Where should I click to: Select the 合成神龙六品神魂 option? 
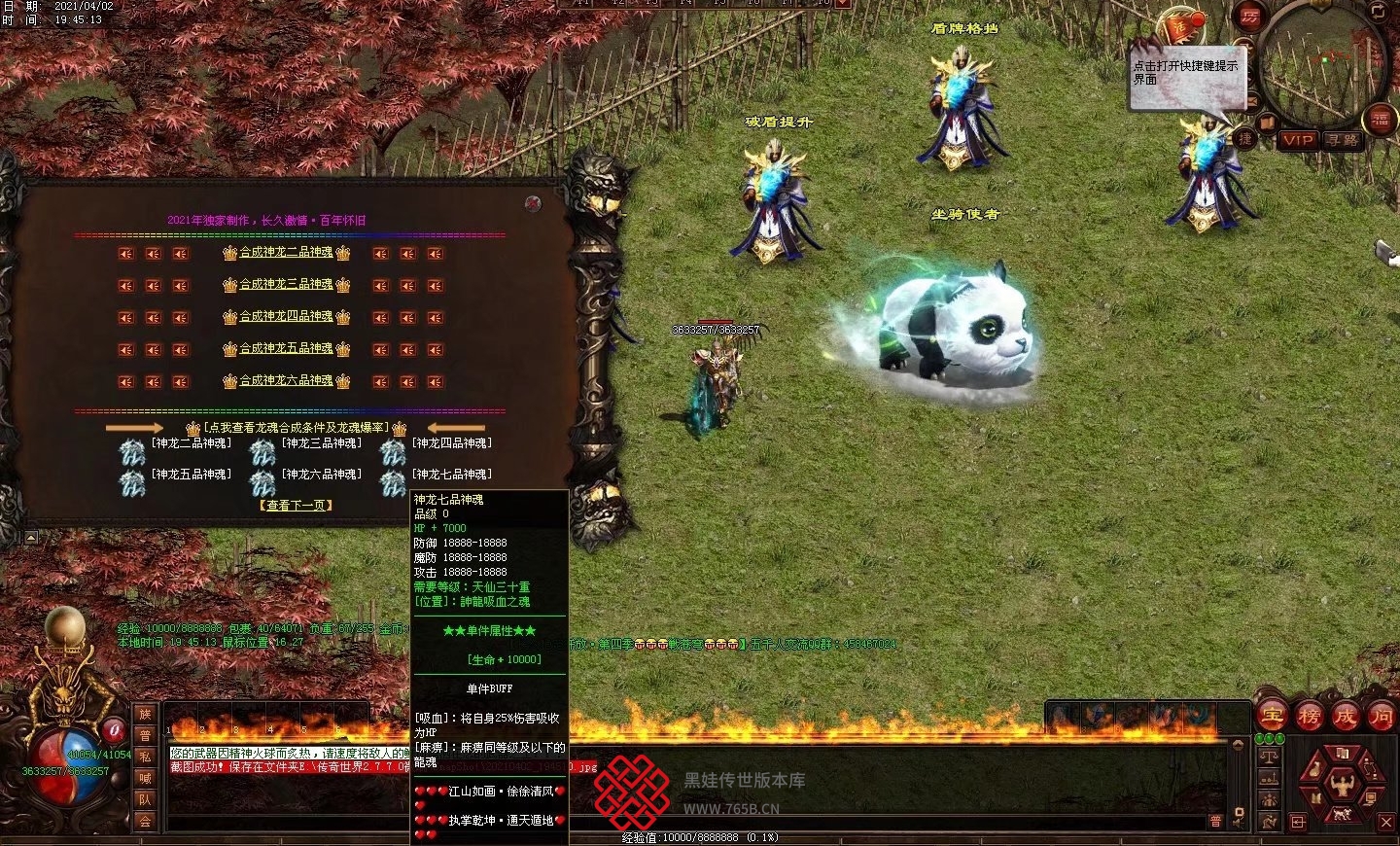[286, 381]
